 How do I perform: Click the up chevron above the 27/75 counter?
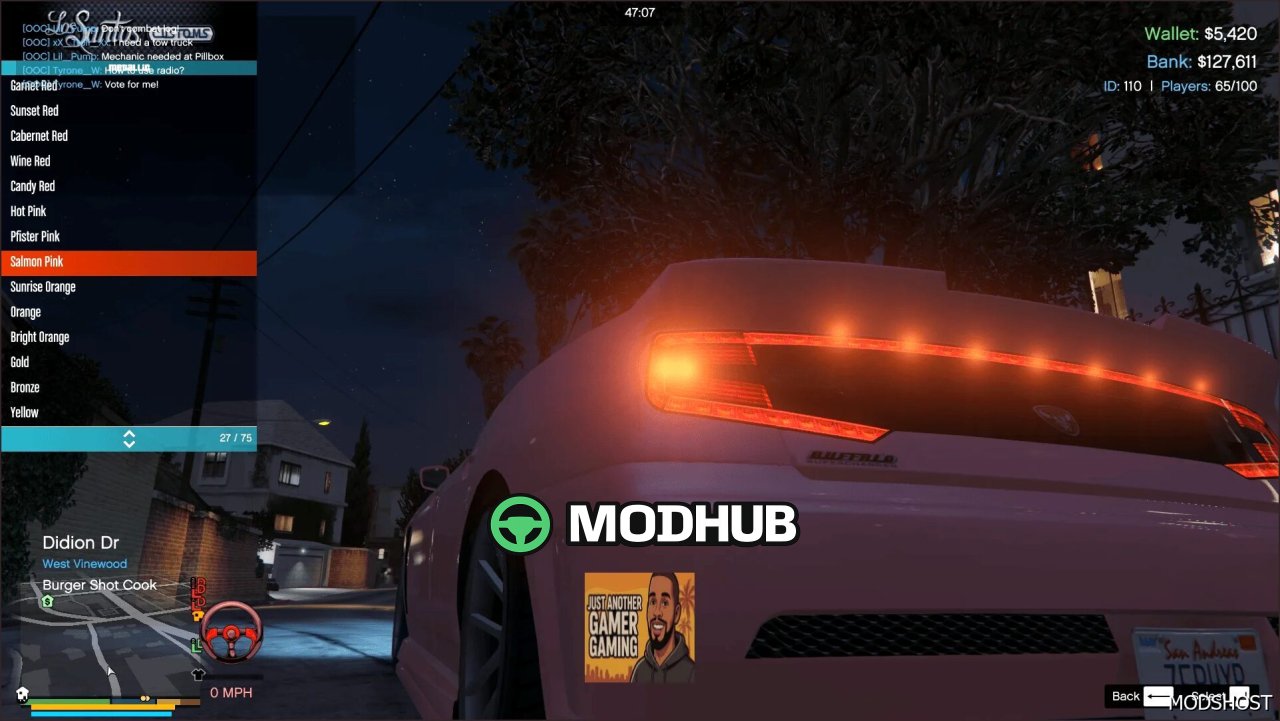click(129, 433)
